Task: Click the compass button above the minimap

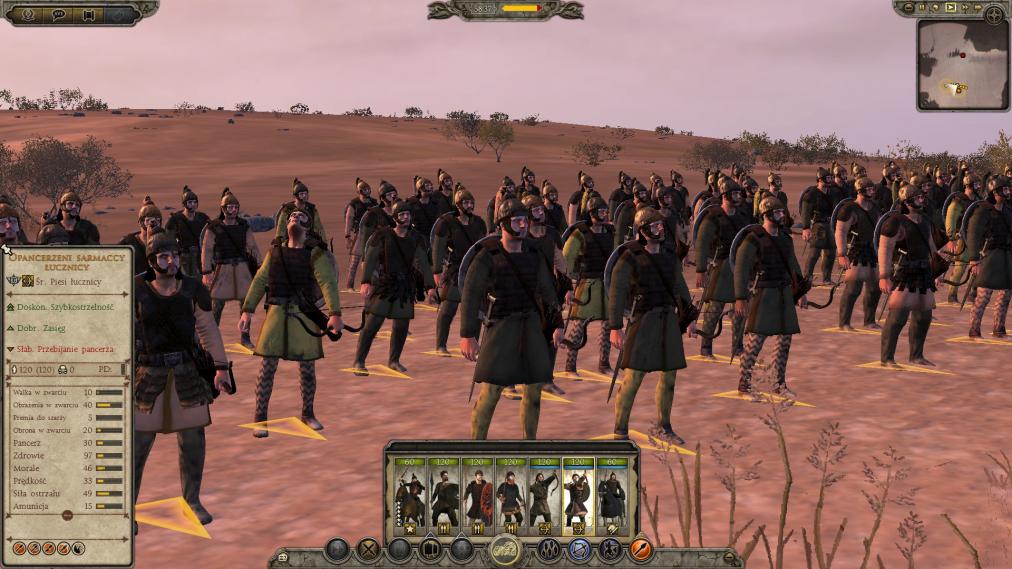Action: click(994, 14)
